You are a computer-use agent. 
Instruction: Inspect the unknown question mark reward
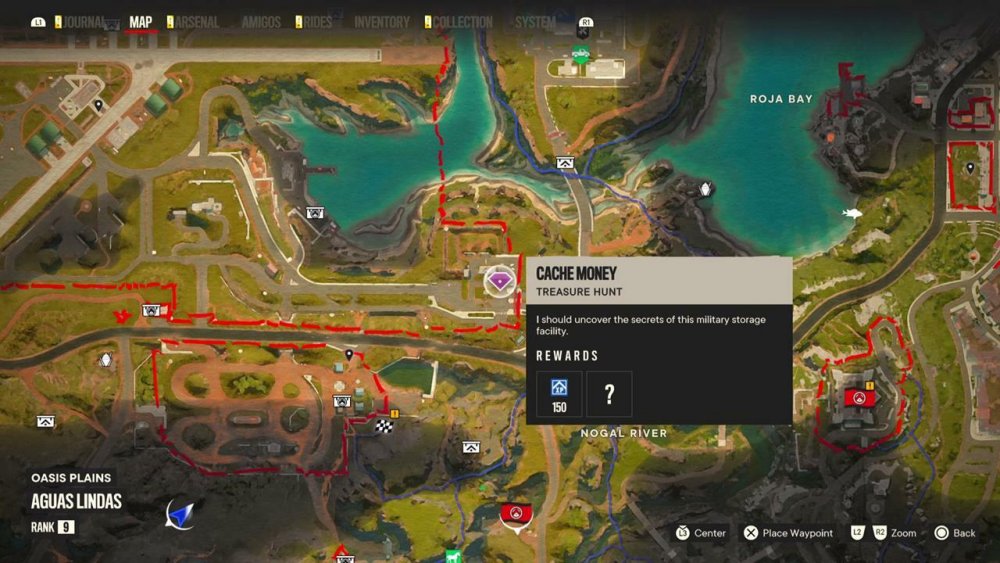pos(609,394)
